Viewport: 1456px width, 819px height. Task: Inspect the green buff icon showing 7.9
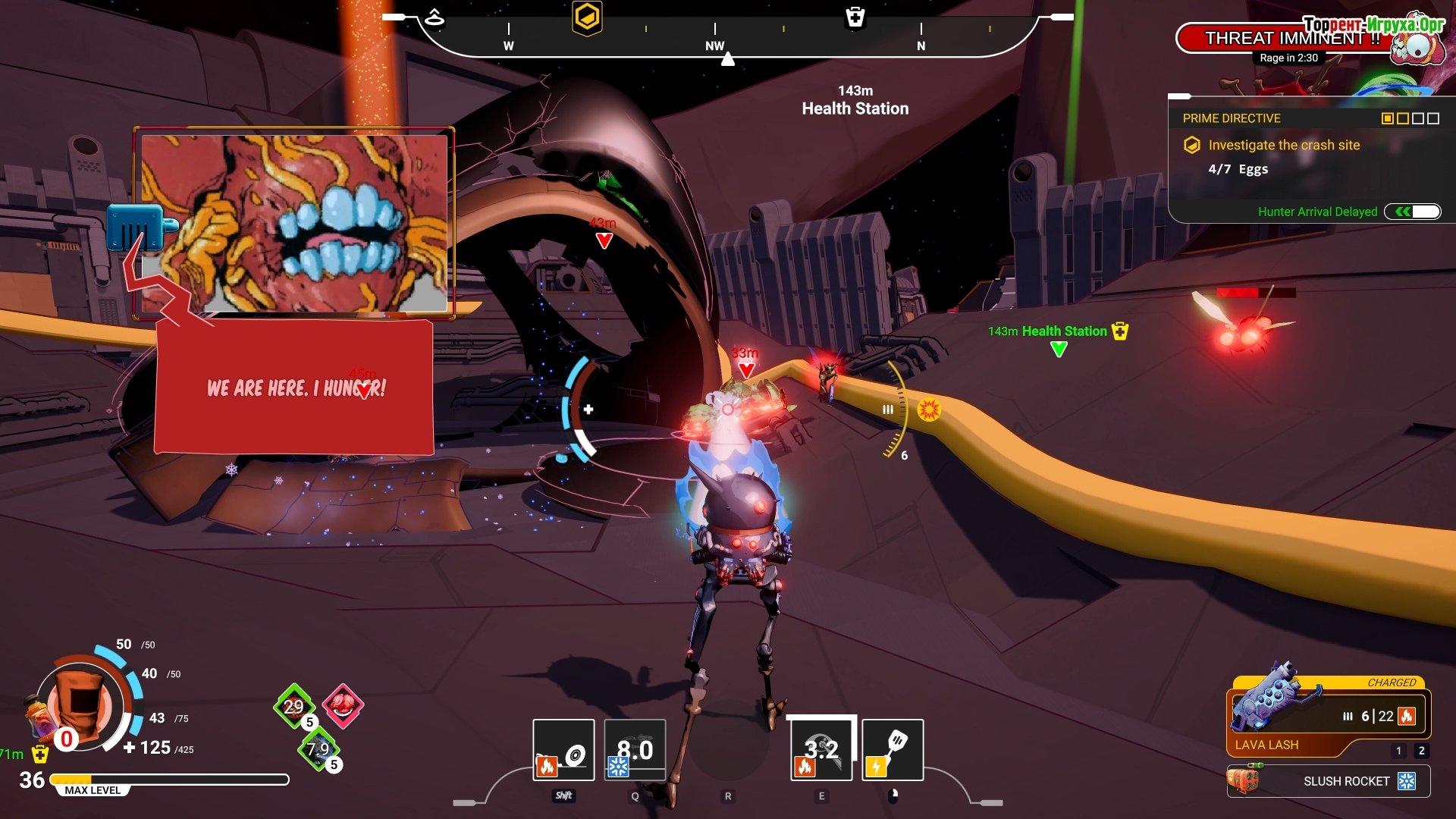(318, 749)
